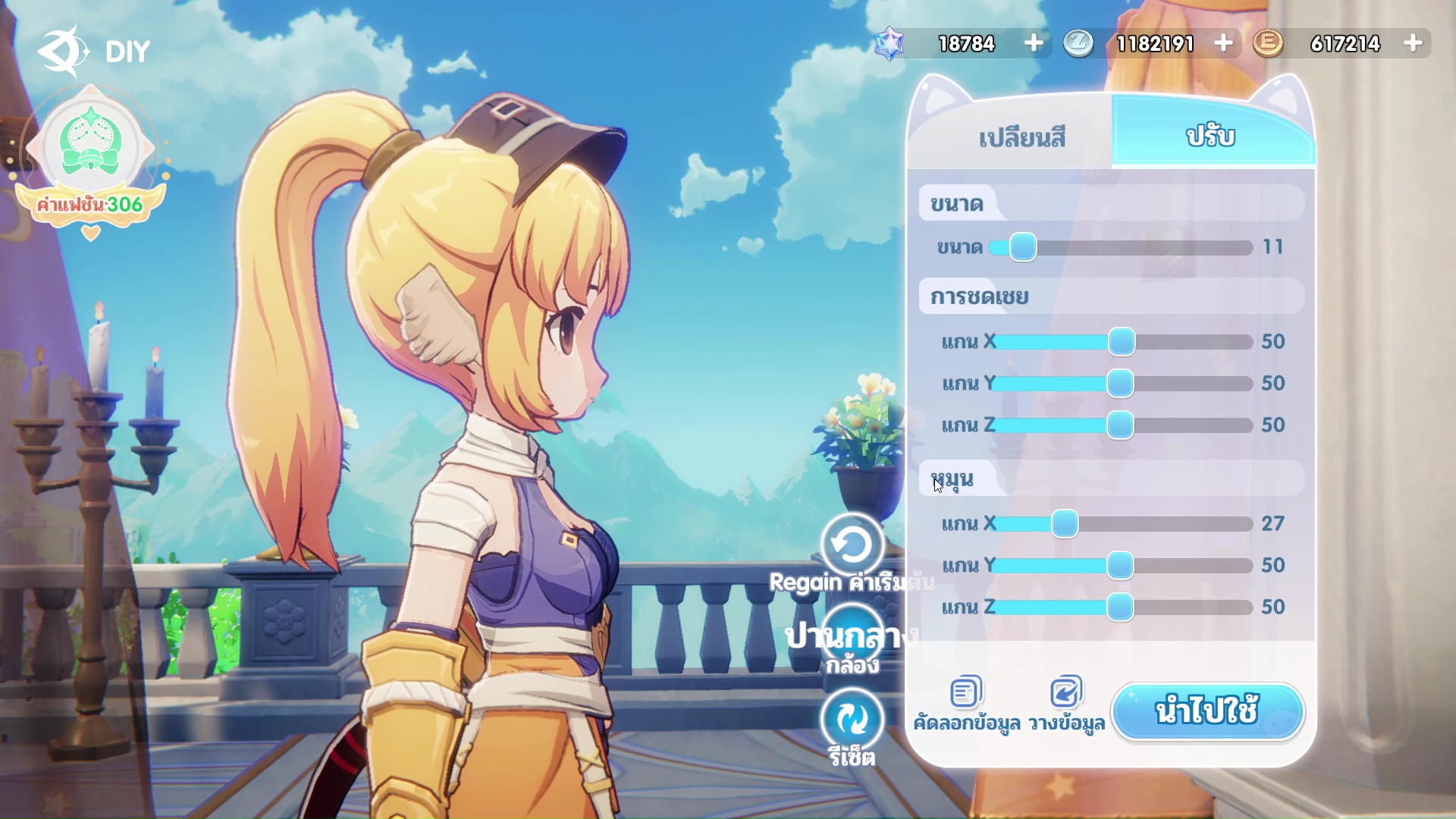Paste data with วางข้อมูล icon
The height and width of the screenshot is (819, 1456).
click(1066, 692)
